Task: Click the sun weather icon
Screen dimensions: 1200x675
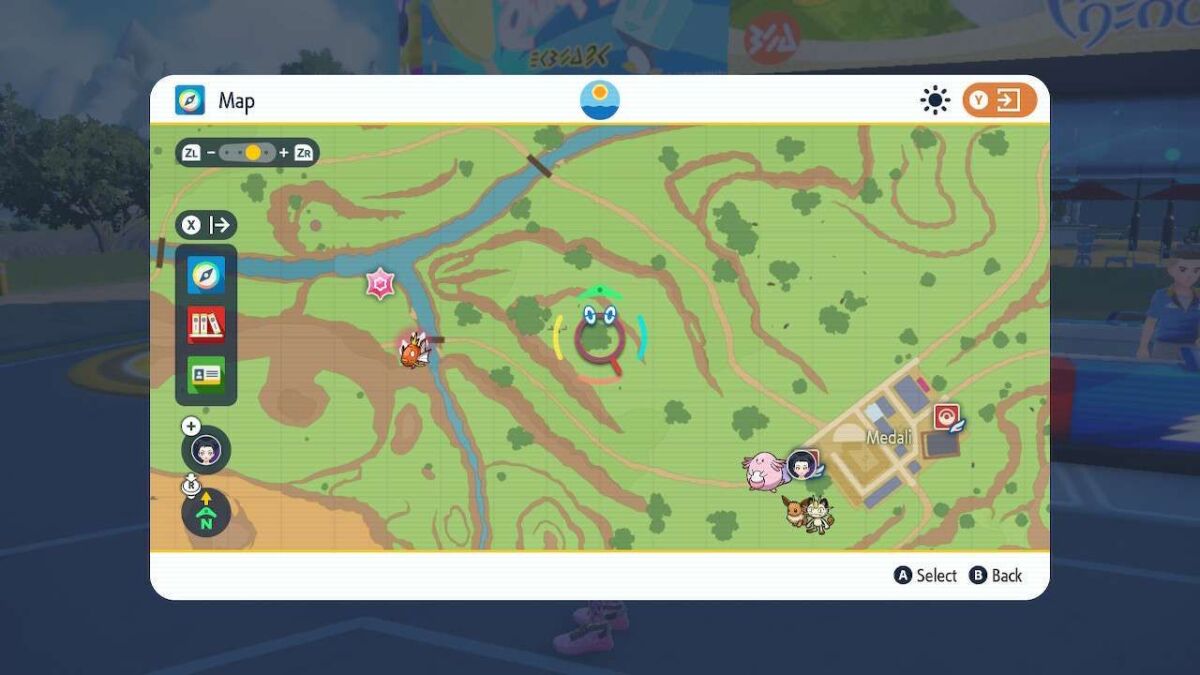Action: coord(935,100)
